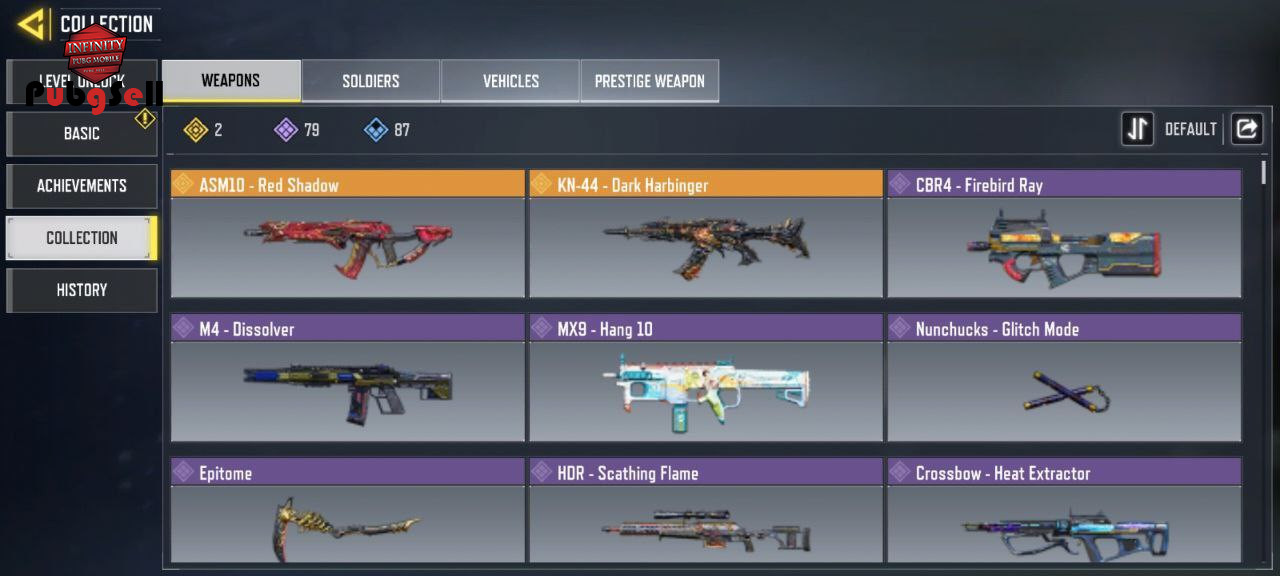Open the M4 - Dissolver weapon card
Image resolution: width=1280 pixels, height=576 pixels.
click(x=348, y=379)
